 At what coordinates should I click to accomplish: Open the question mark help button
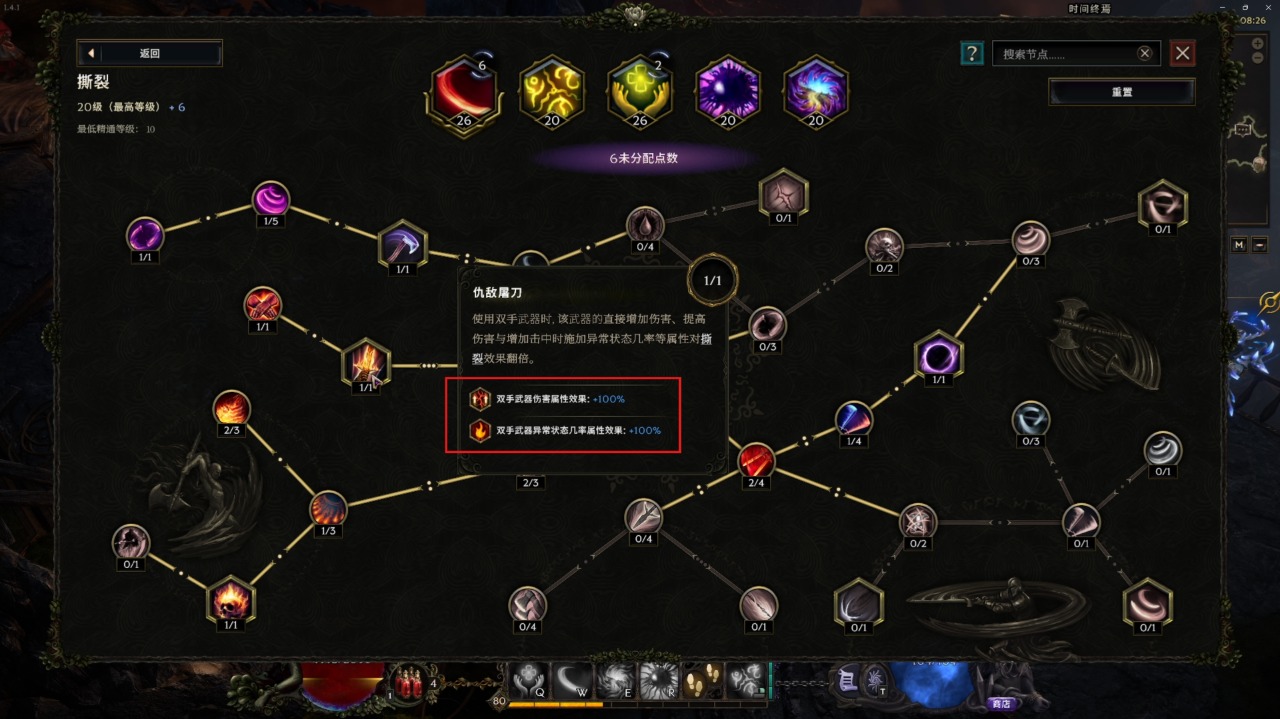coord(971,53)
